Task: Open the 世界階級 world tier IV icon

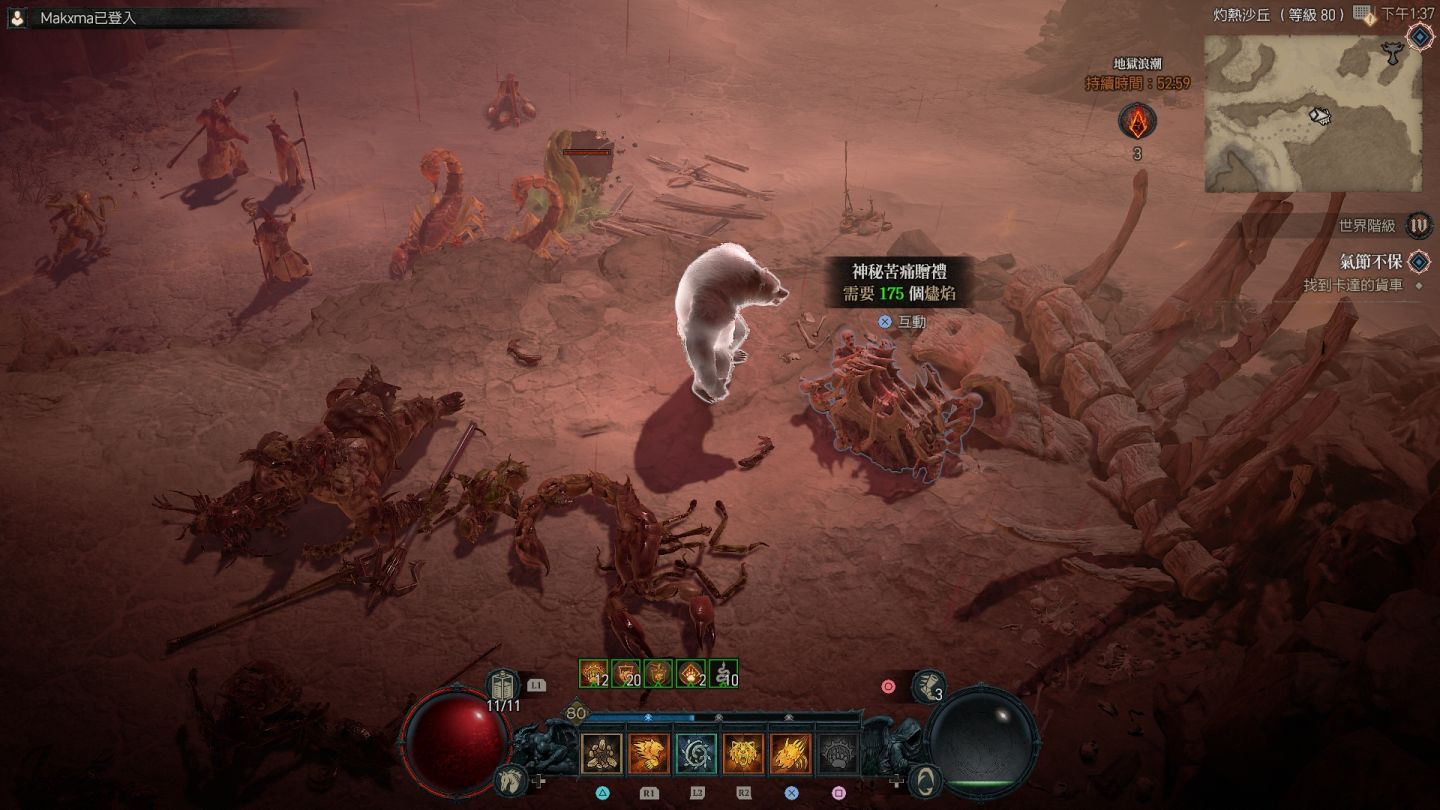Action: pos(1418,225)
